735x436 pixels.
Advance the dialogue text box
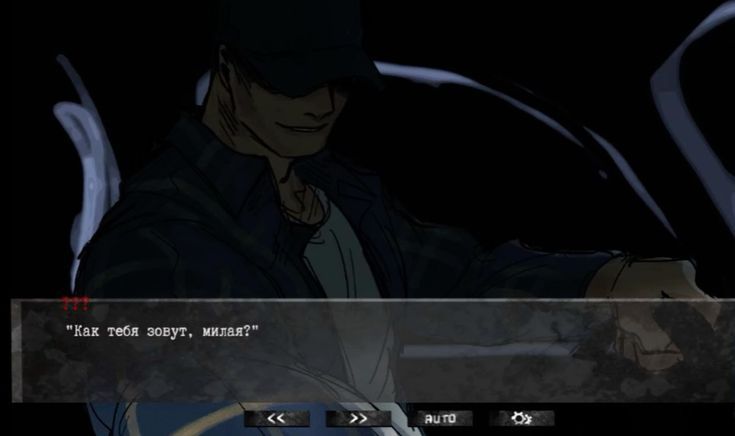[367, 350]
